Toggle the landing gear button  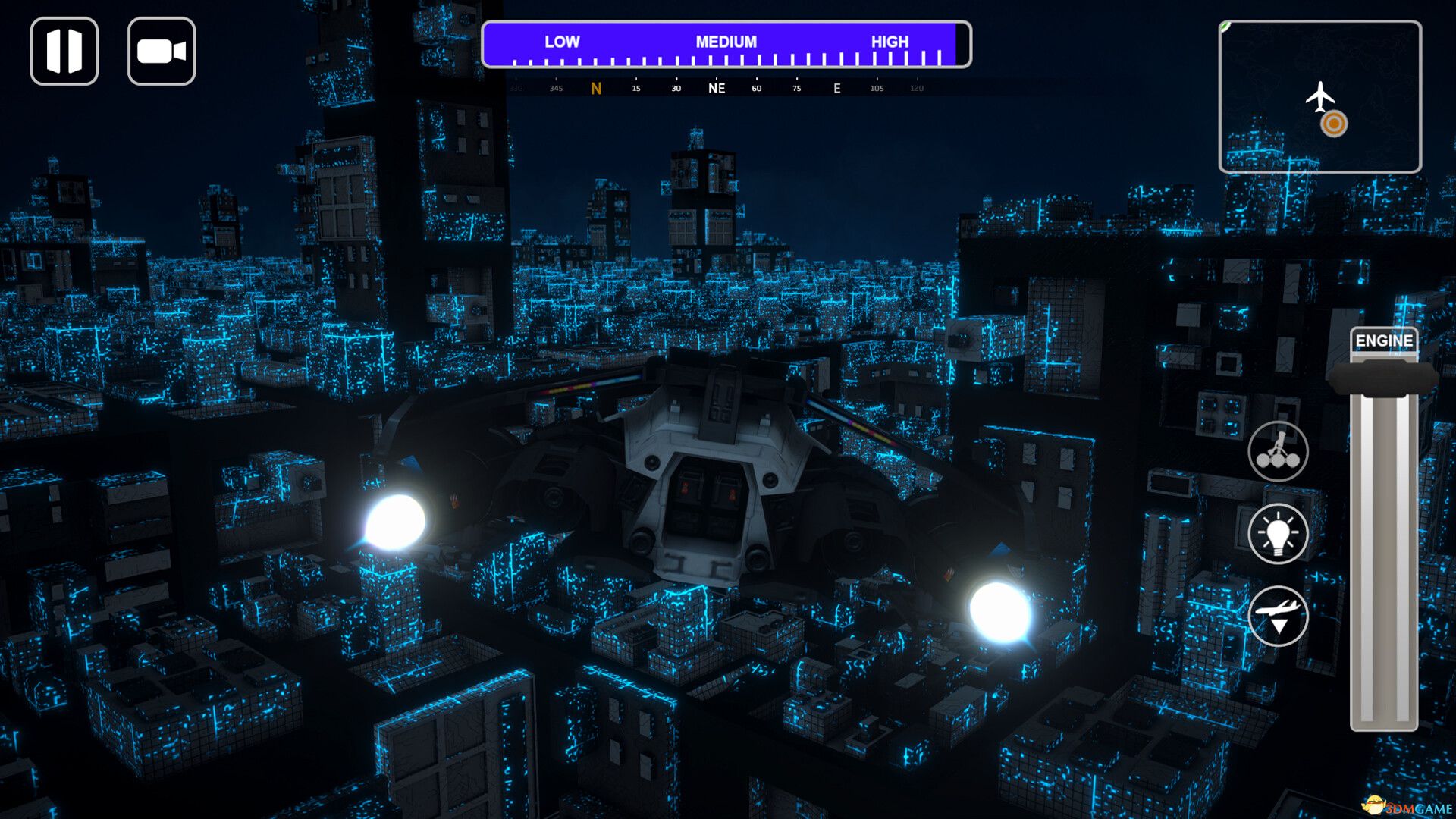click(x=1278, y=452)
